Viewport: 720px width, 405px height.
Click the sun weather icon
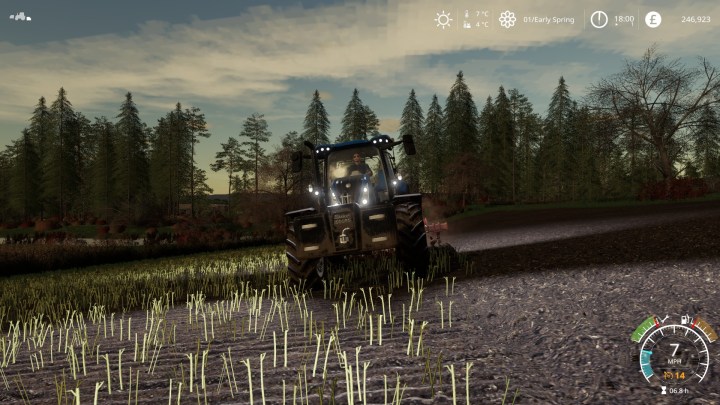(443, 19)
